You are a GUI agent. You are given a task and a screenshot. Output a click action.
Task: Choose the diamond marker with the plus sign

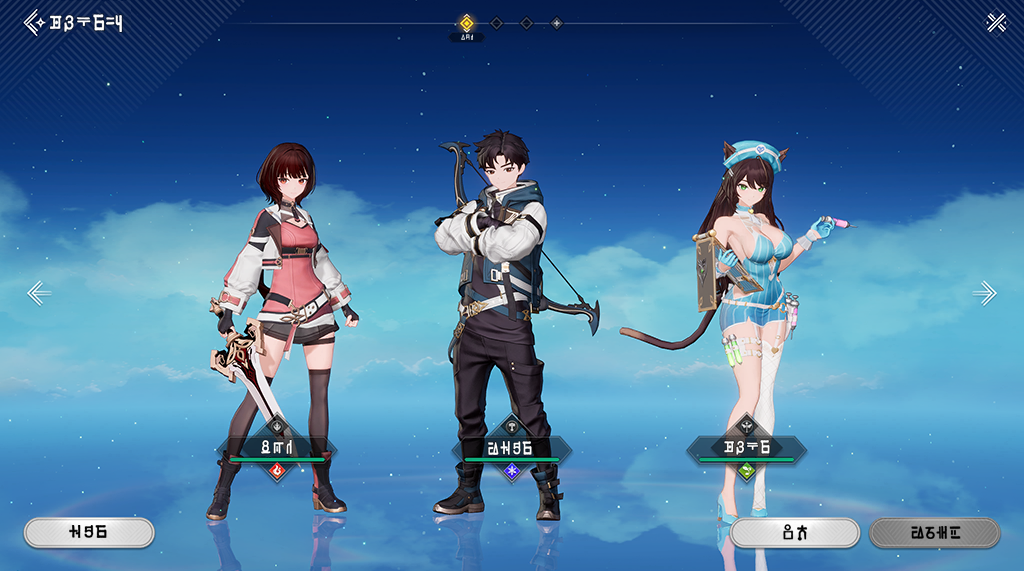(x=557, y=23)
